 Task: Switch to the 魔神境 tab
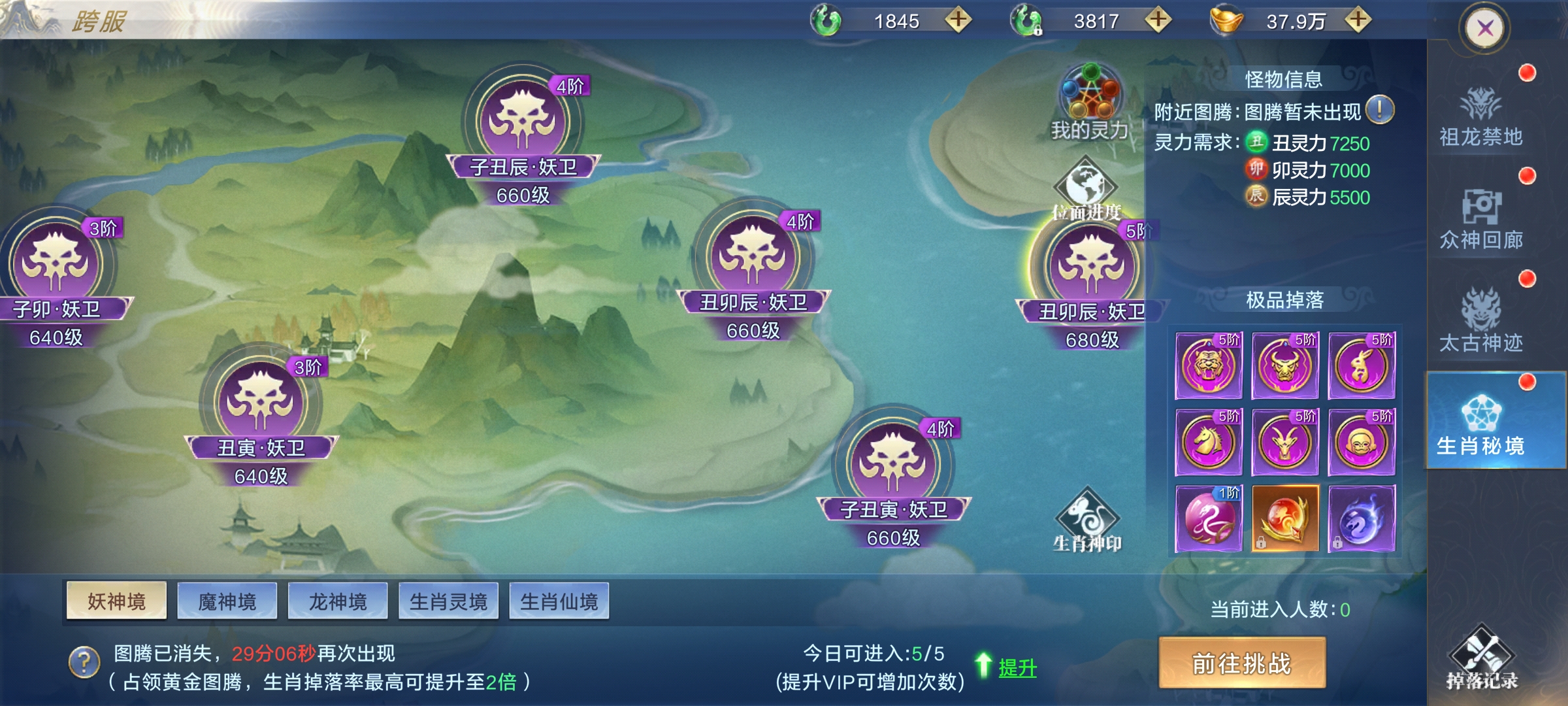pos(227,601)
